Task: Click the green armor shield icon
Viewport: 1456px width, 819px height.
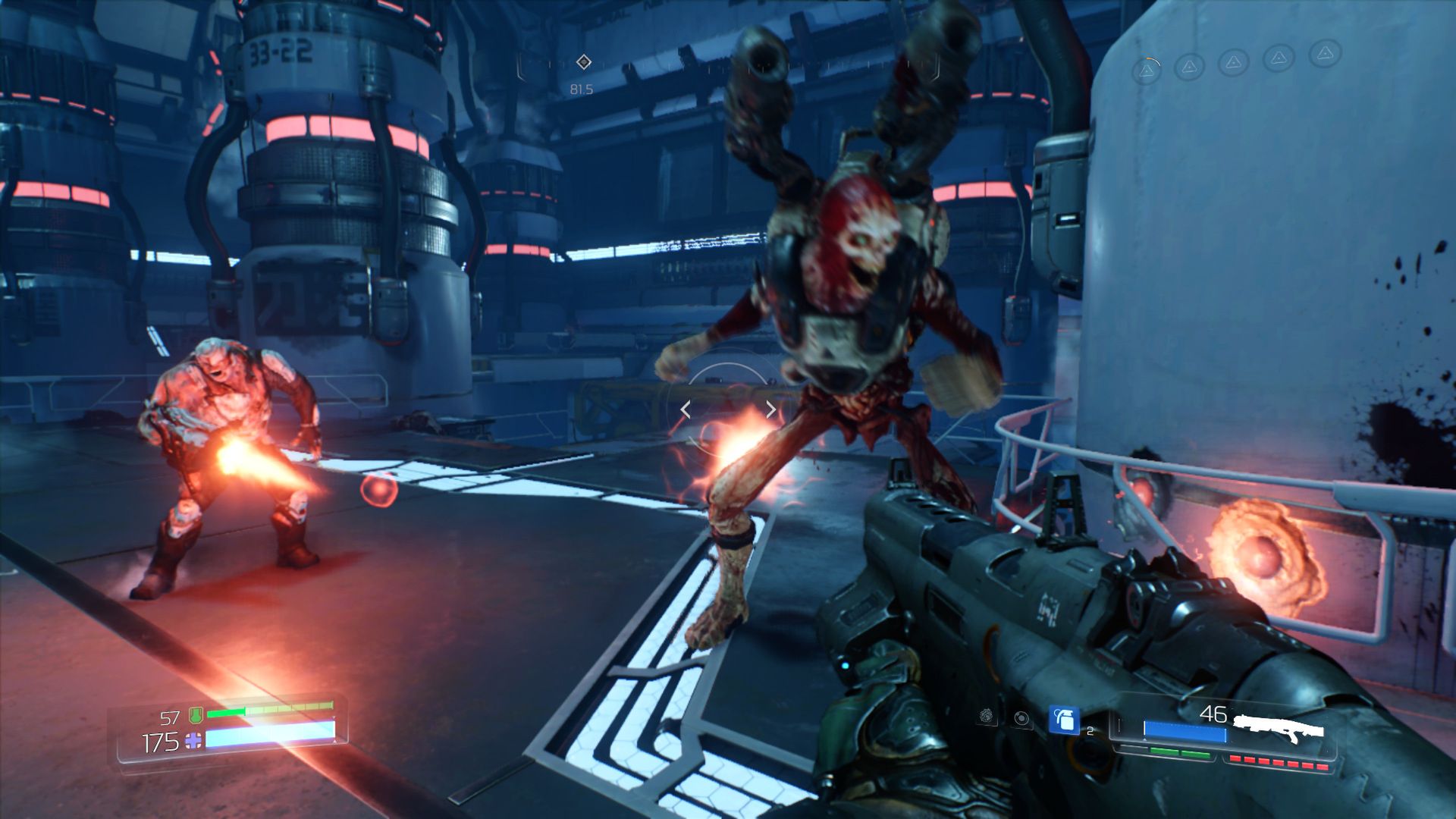Action: [196, 714]
